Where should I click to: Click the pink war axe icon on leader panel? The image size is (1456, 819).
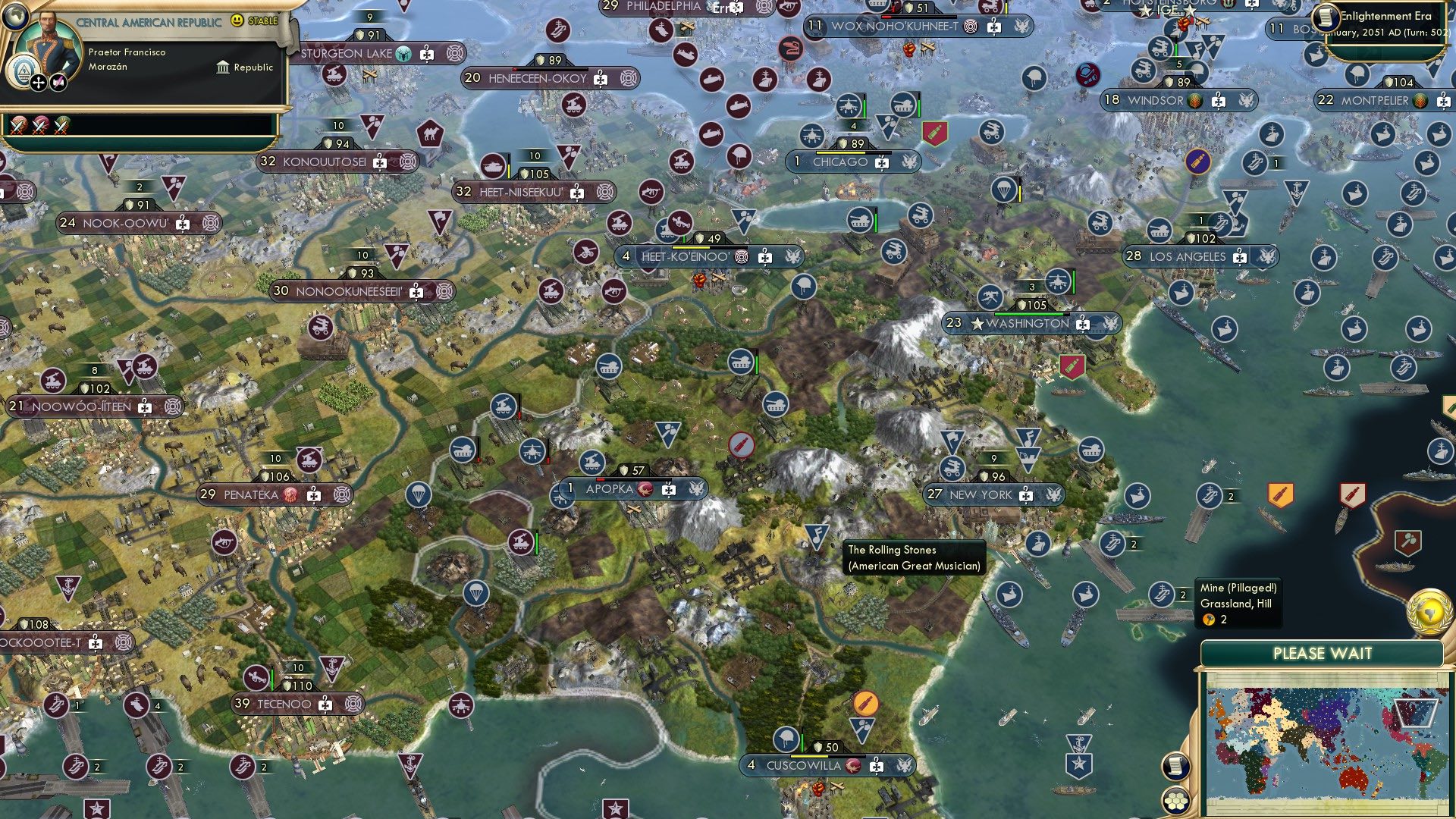click(59, 81)
